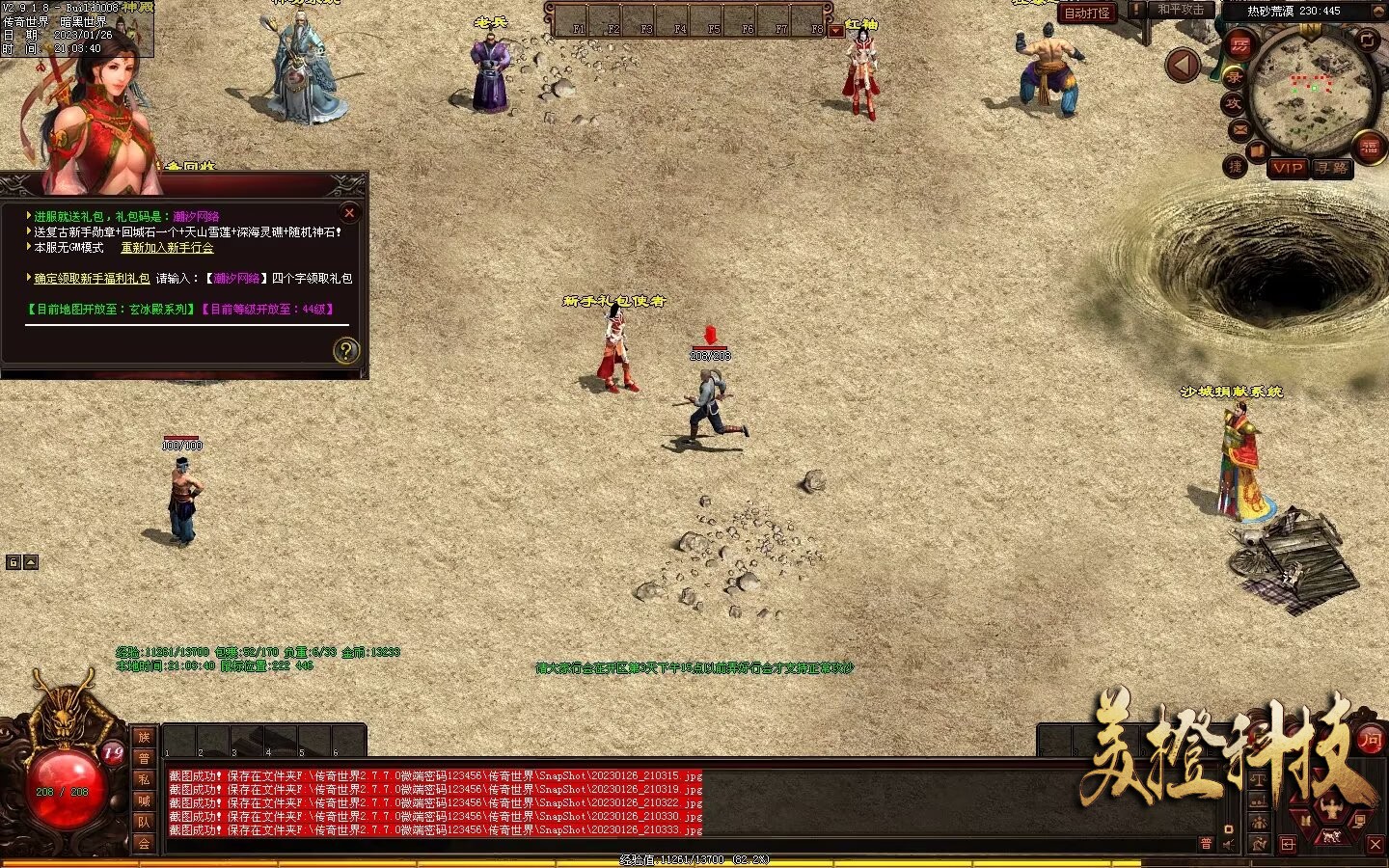Viewport: 1389px width, 868px height.
Task: Switch the 和平攻击 attack mode
Action: tap(1180, 10)
